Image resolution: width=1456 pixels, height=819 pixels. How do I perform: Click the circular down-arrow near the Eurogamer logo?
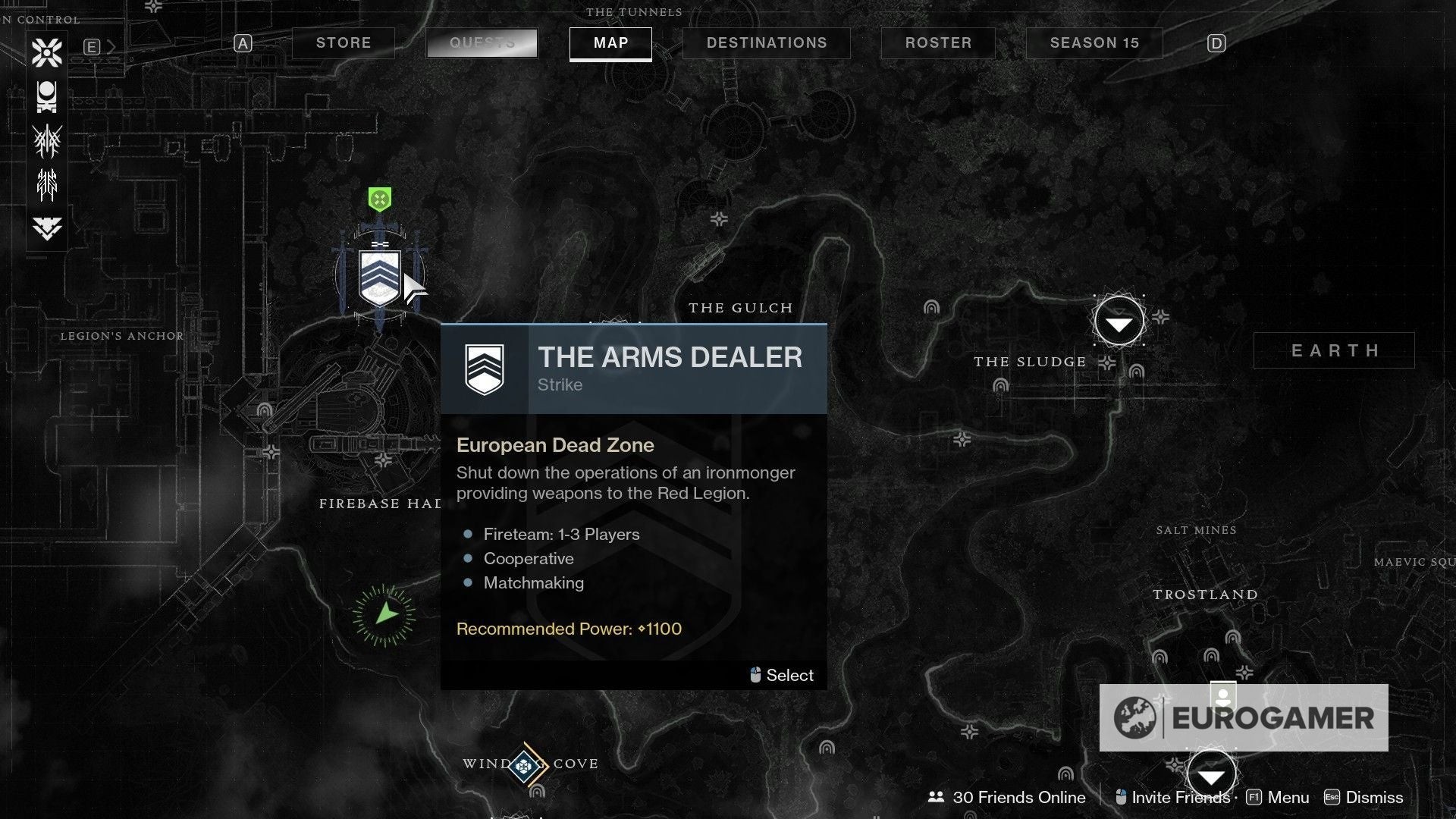coord(1211,773)
